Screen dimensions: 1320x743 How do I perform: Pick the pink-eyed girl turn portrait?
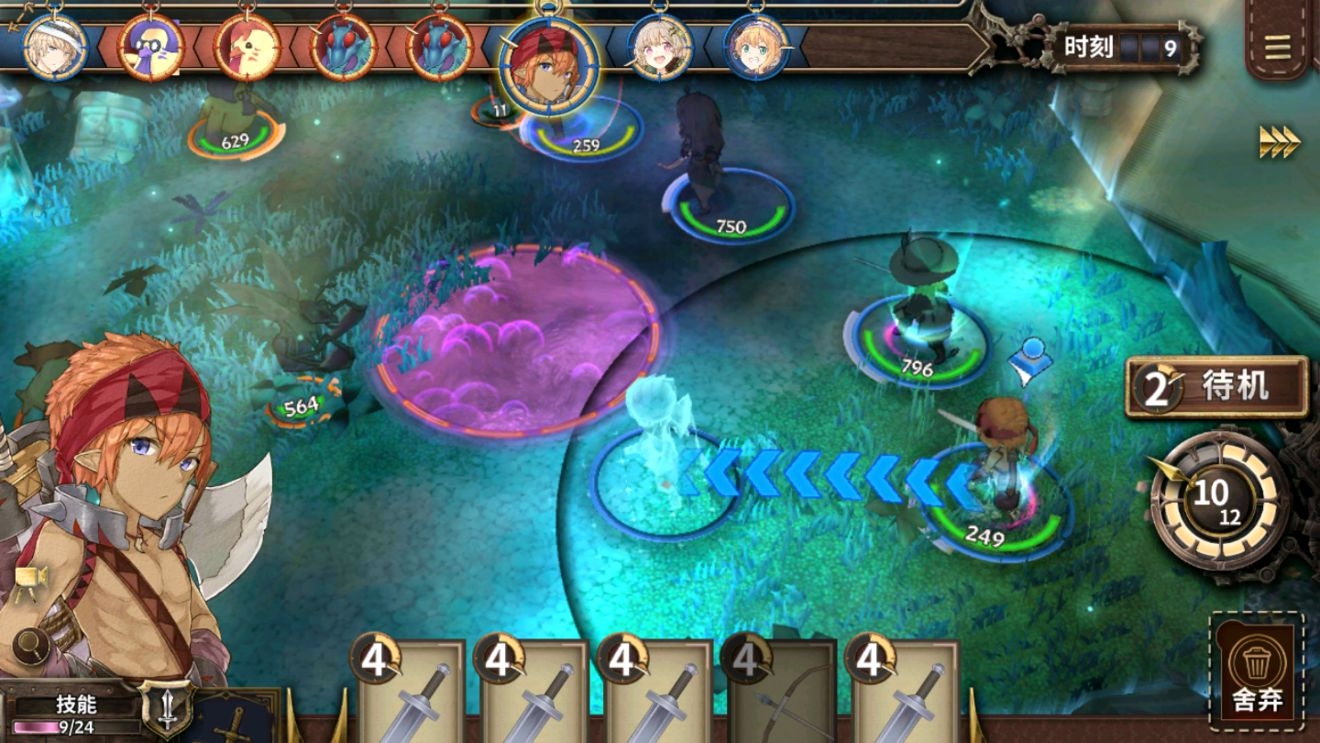(x=660, y=46)
